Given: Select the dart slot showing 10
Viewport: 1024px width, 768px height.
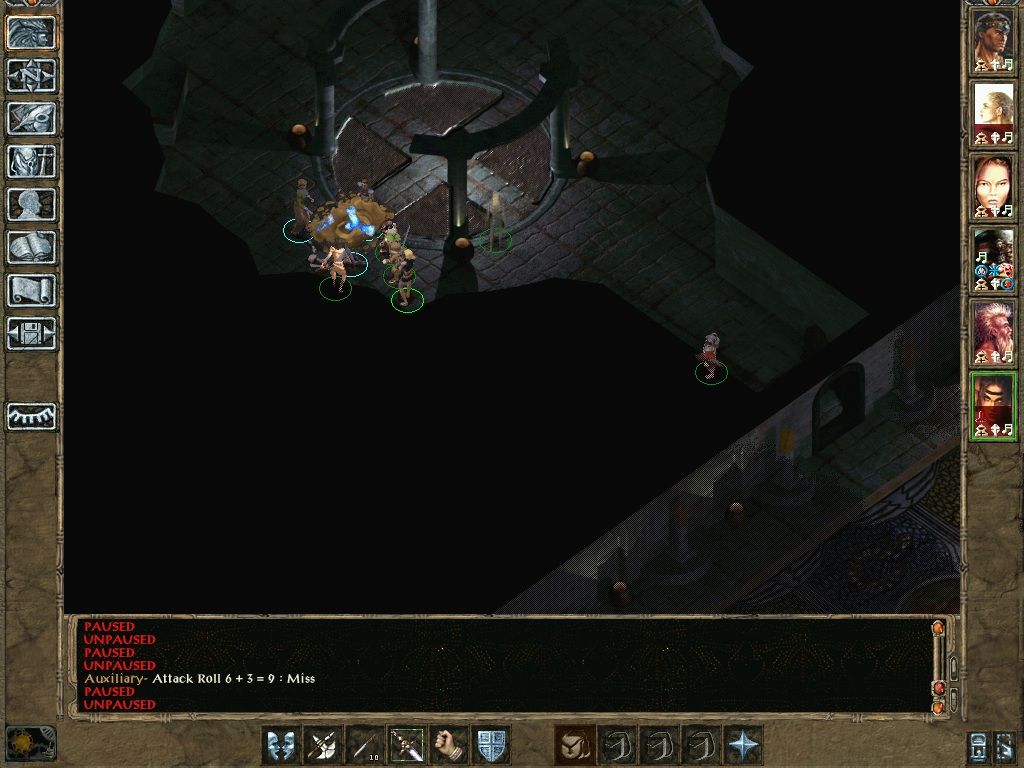Looking at the screenshot, I should tap(365, 745).
